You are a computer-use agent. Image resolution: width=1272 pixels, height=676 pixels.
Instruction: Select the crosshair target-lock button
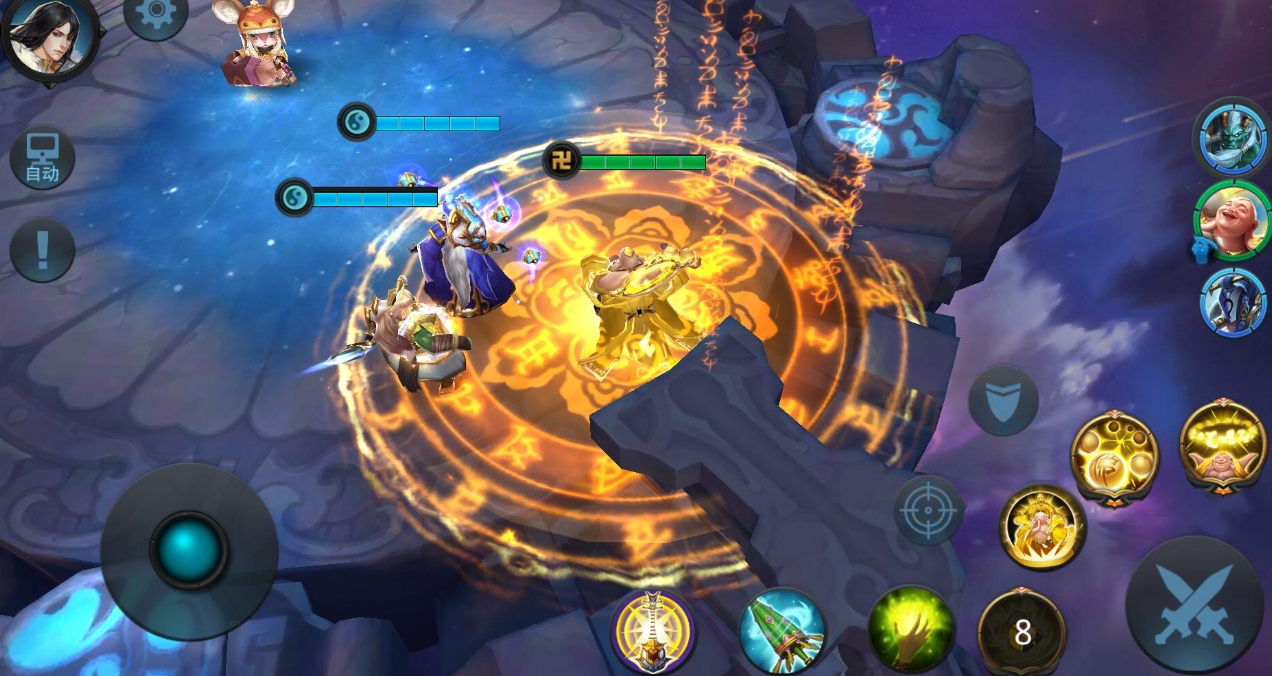coord(928,510)
